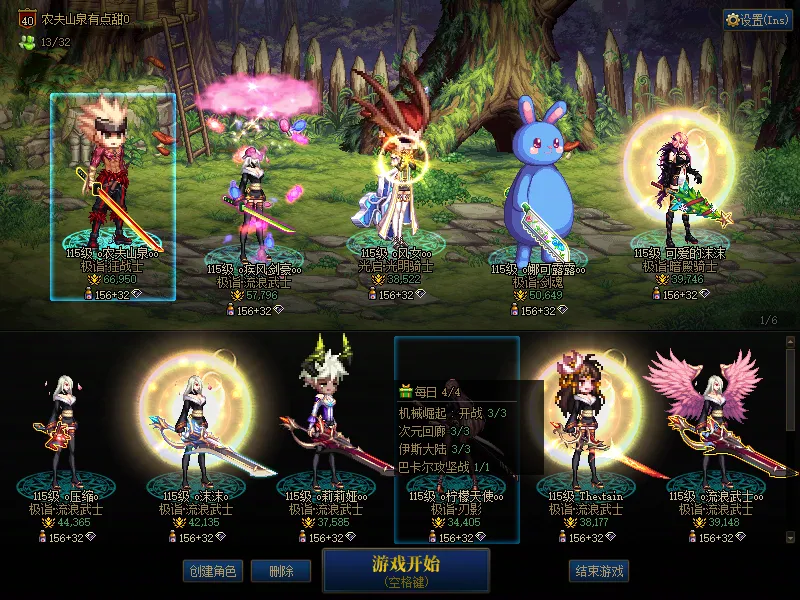This screenshot has height=600, width=800.
Task: Click the character list scrollbar
Action: tap(792, 440)
